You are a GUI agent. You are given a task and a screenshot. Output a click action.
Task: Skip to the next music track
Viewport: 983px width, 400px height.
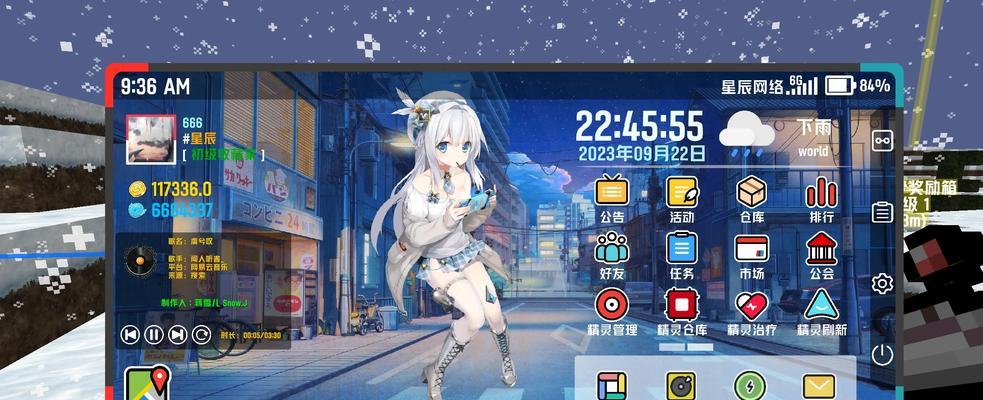(177, 335)
